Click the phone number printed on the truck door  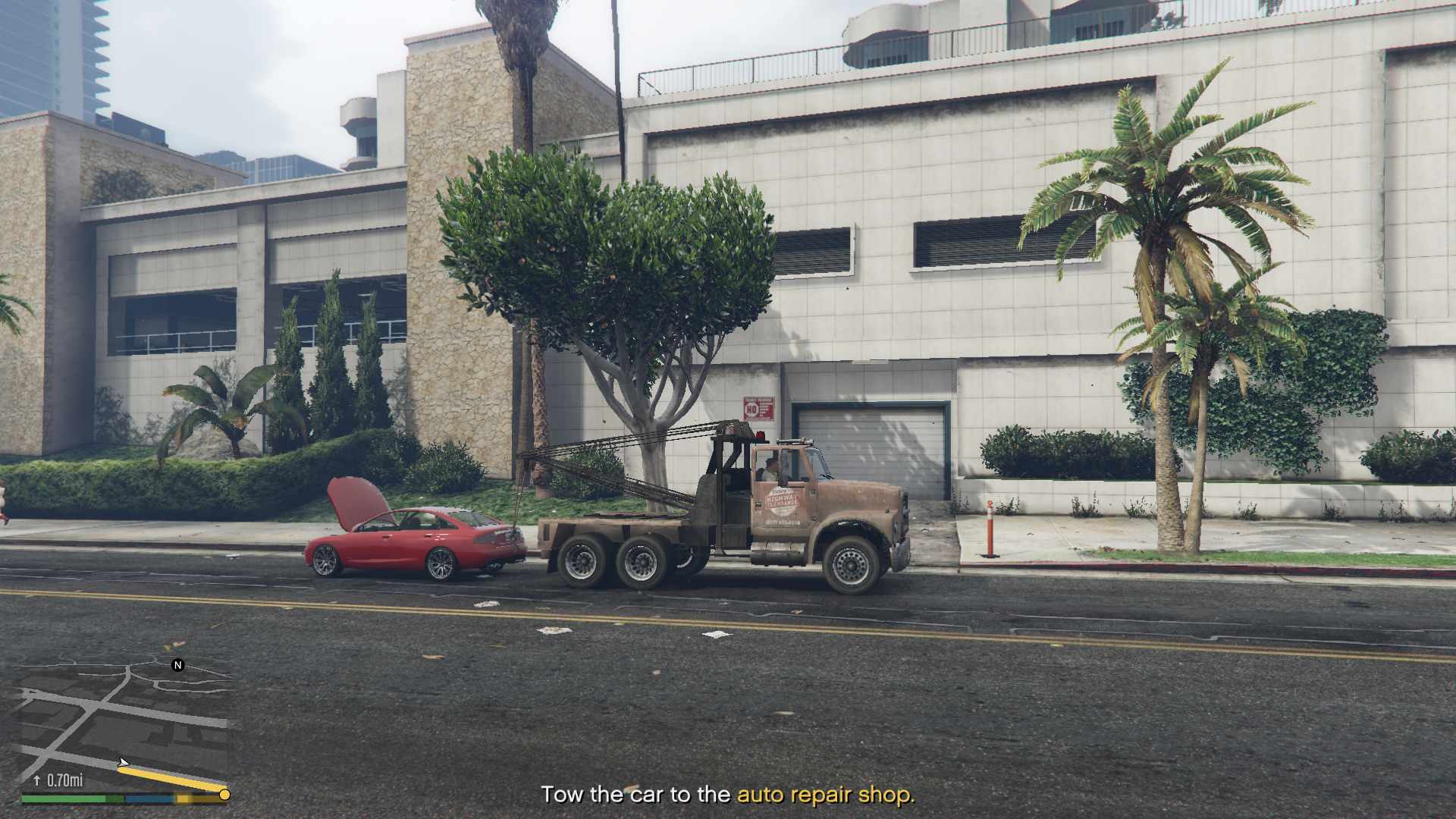point(782,522)
